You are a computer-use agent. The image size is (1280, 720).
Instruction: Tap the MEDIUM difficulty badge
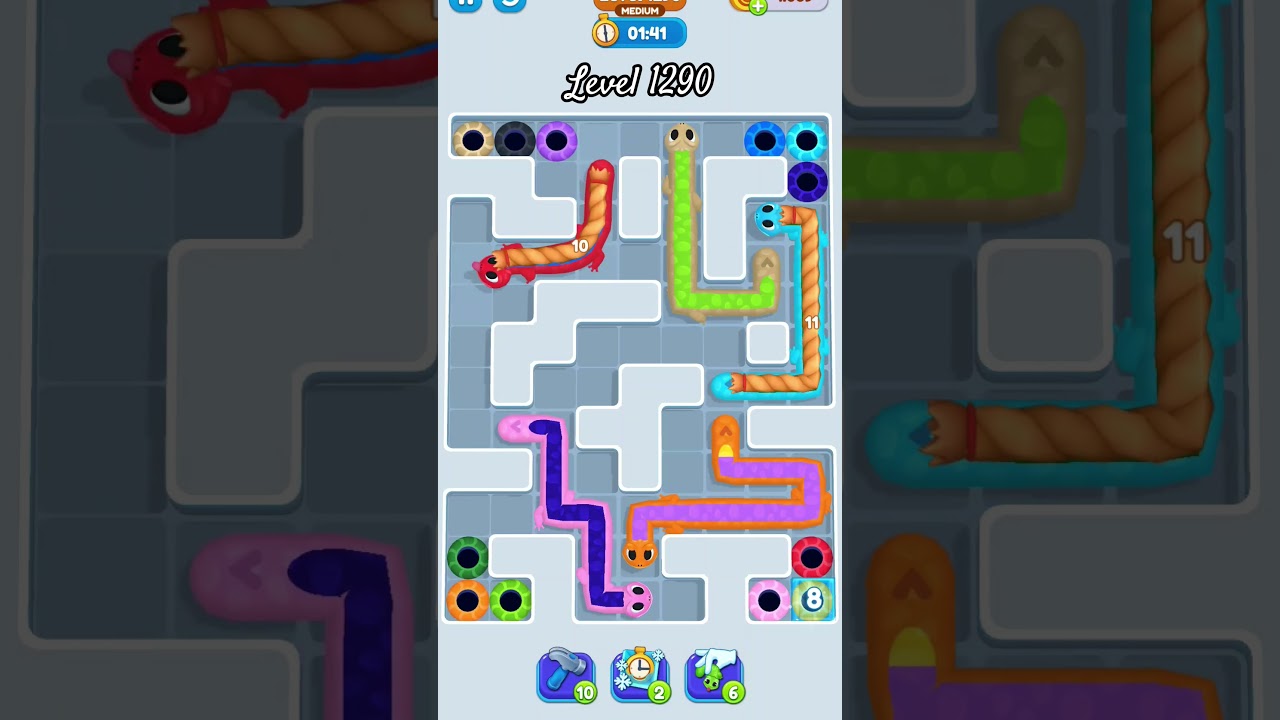[640, 10]
